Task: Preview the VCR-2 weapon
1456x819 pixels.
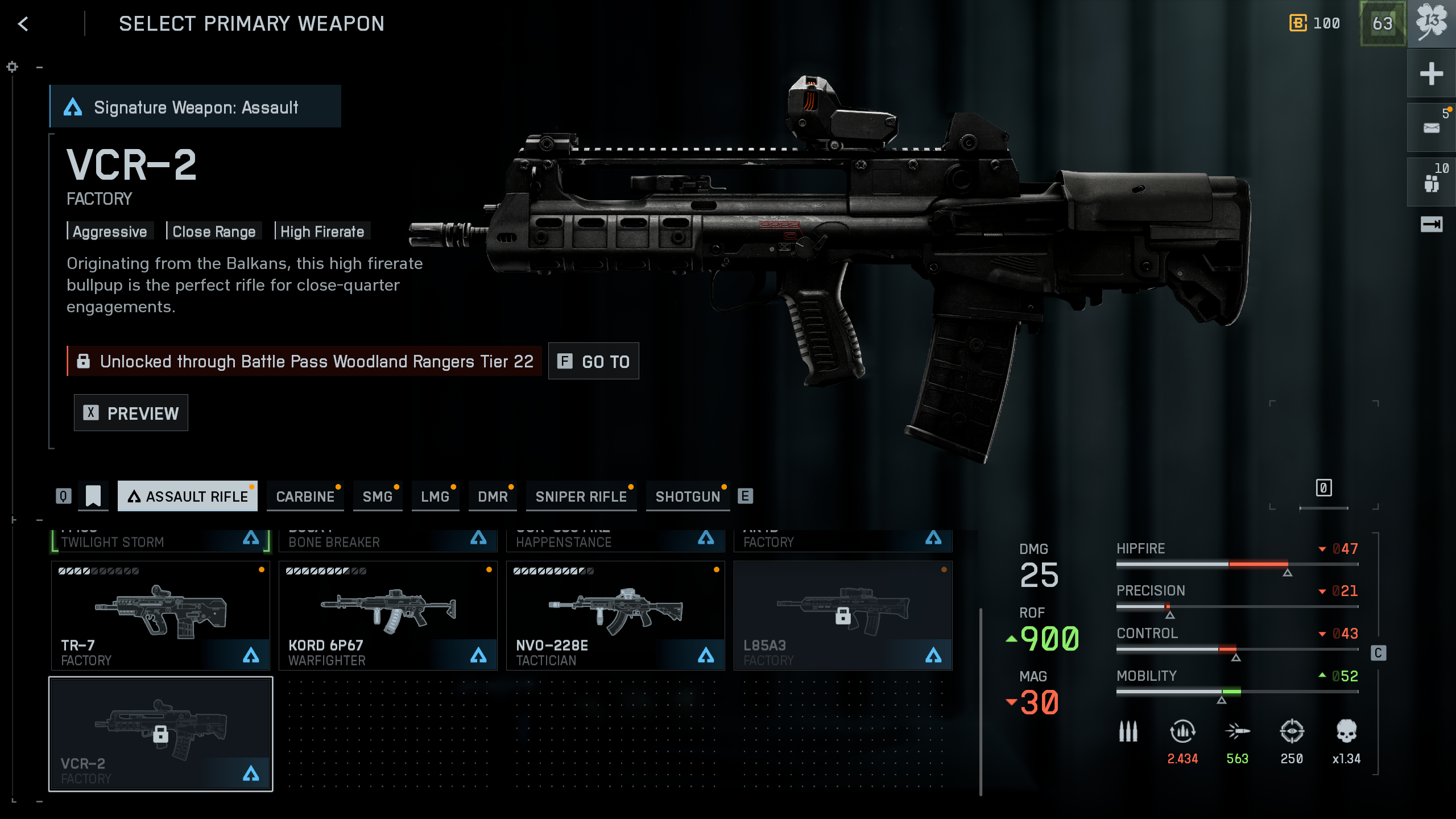Action: tap(131, 413)
